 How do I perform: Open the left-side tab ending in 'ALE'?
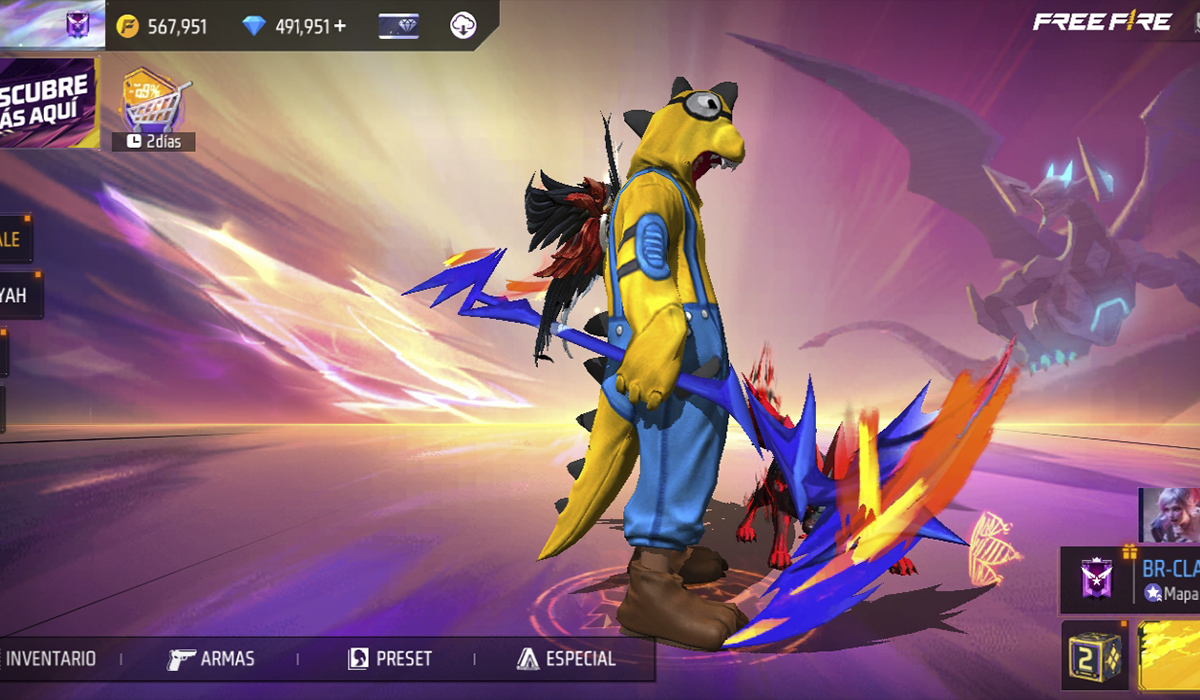[x=15, y=240]
